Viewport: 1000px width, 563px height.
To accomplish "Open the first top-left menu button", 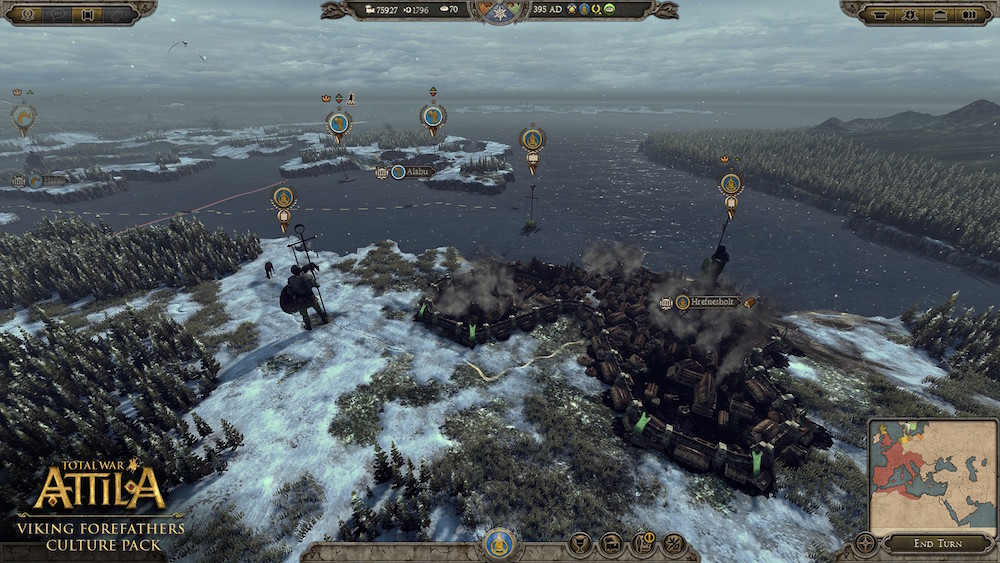I will (26, 14).
